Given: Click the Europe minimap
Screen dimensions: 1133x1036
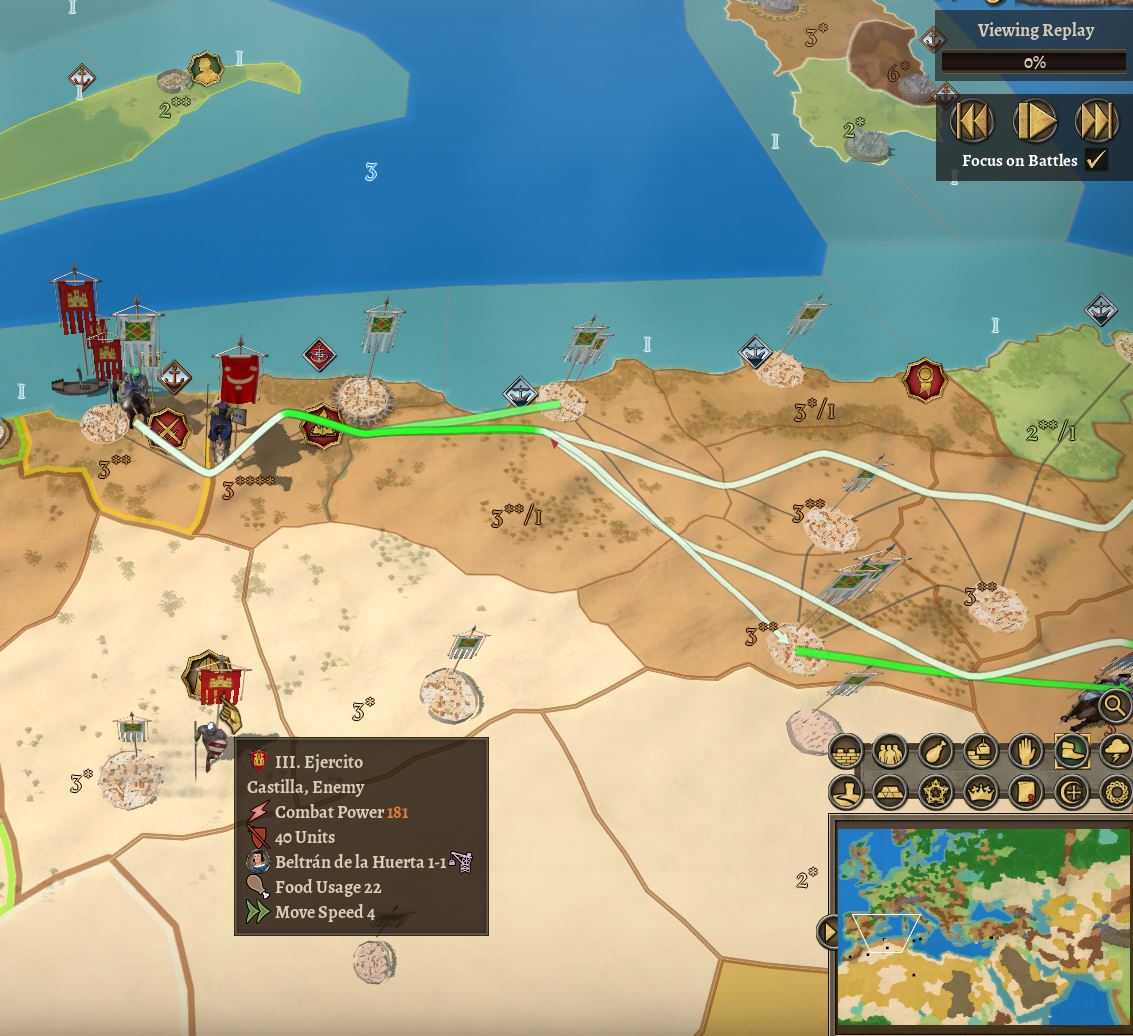Looking at the screenshot, I should (x=985, y=925).
